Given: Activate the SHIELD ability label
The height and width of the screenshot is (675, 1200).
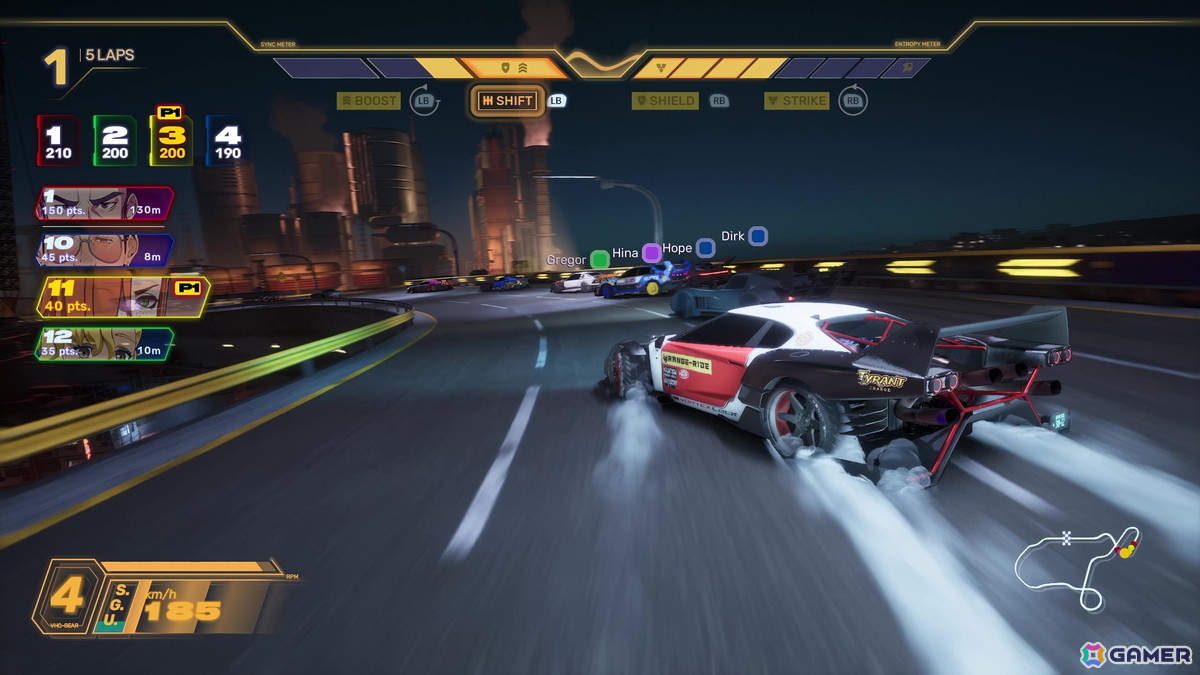Looking at the screenshot, I should [x=667, y=101].
